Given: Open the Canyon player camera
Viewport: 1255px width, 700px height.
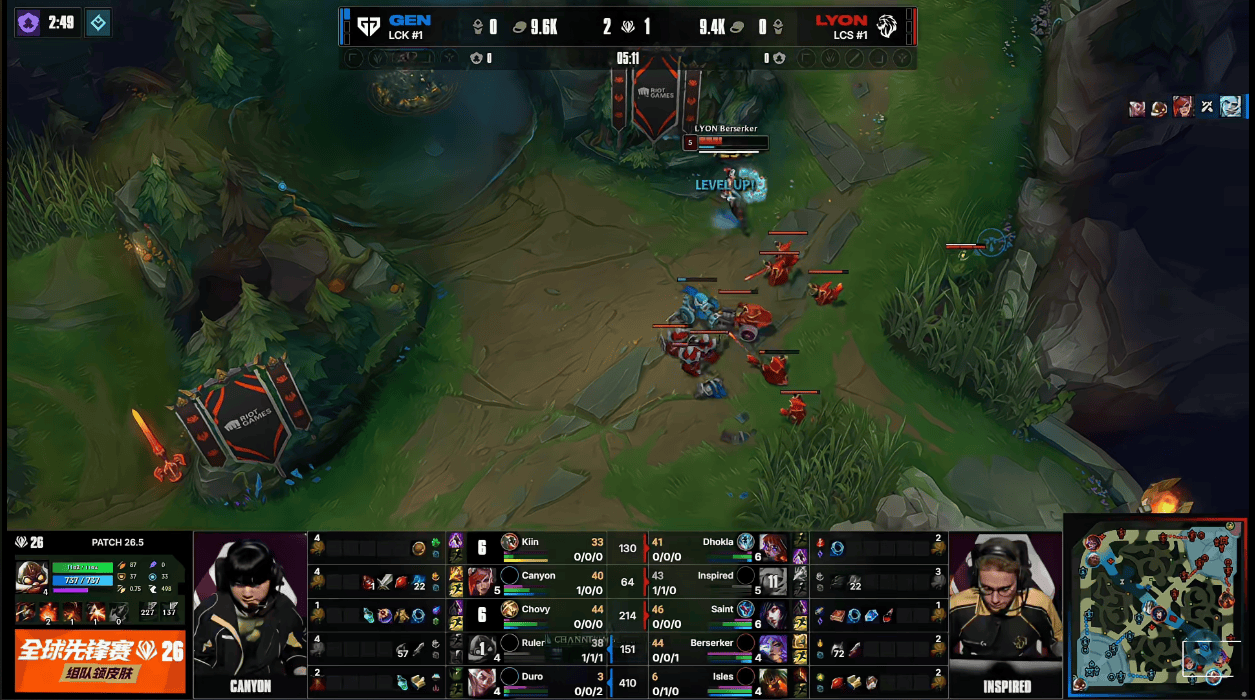Looking at the screenshot, I should pos(250,612).
